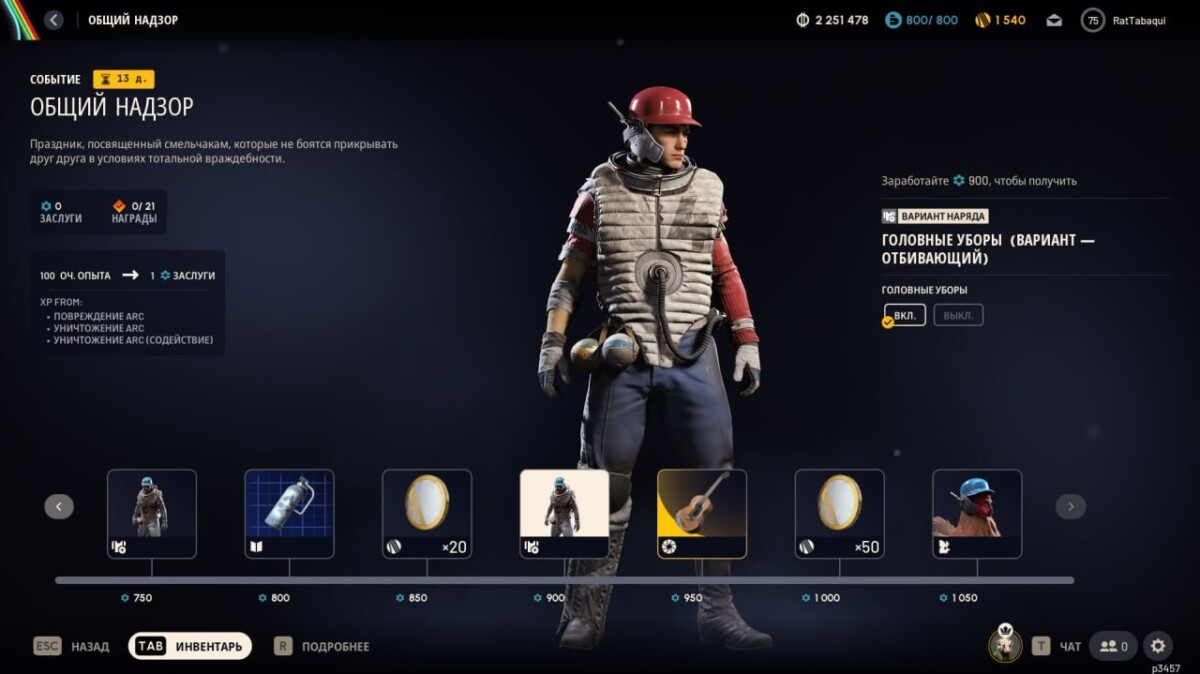The width and height of the screenshot is (1200, 674).
Task: Turn headgear off with ВЫКЛ. option
Action: point(958,315)
